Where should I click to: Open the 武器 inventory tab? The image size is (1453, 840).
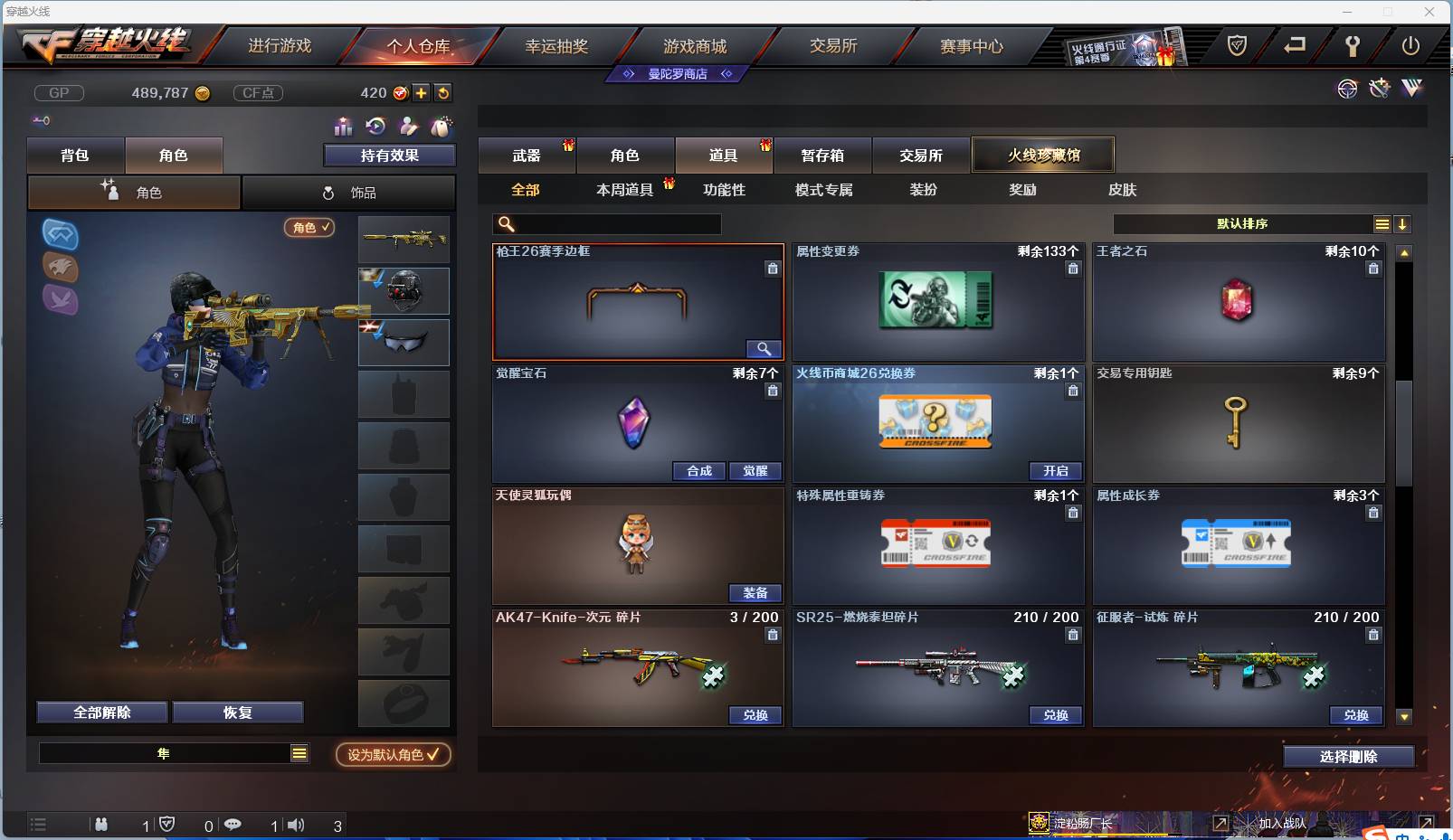click(x=529, y=155)
